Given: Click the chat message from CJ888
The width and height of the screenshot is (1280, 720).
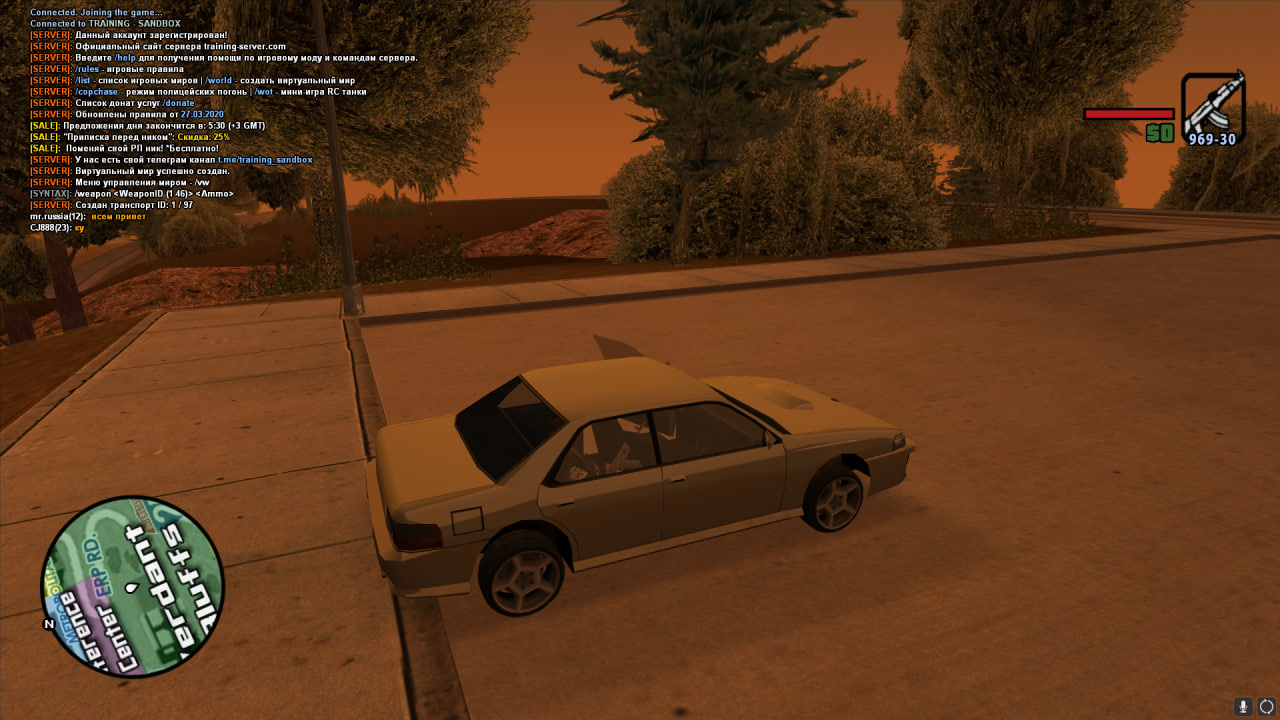Looking at the screenshot, I should [x=57, y=228].
